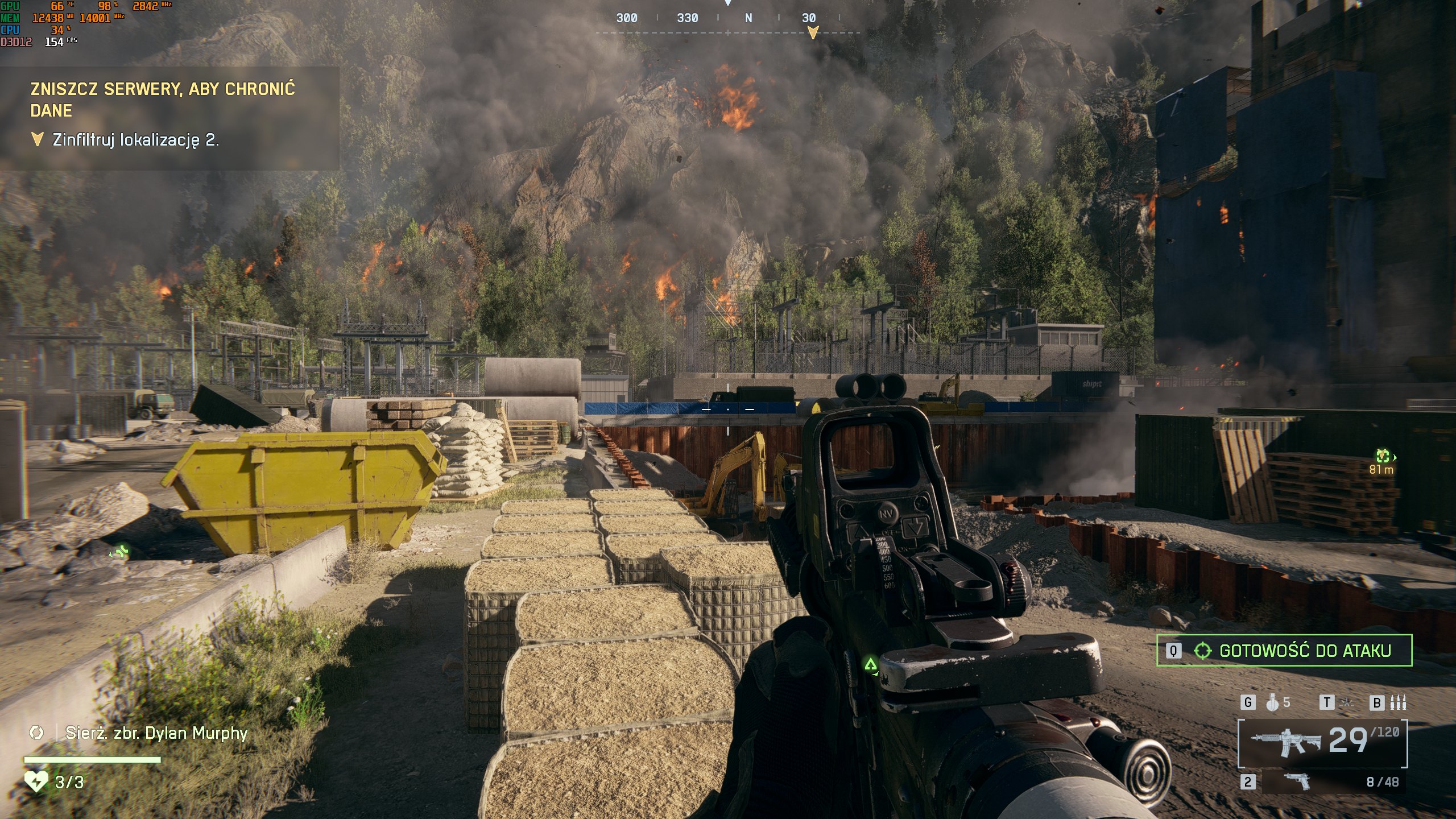Select the tactical gadget icon labeled T
The image size is (1456, 819).
pos(1347,703)
